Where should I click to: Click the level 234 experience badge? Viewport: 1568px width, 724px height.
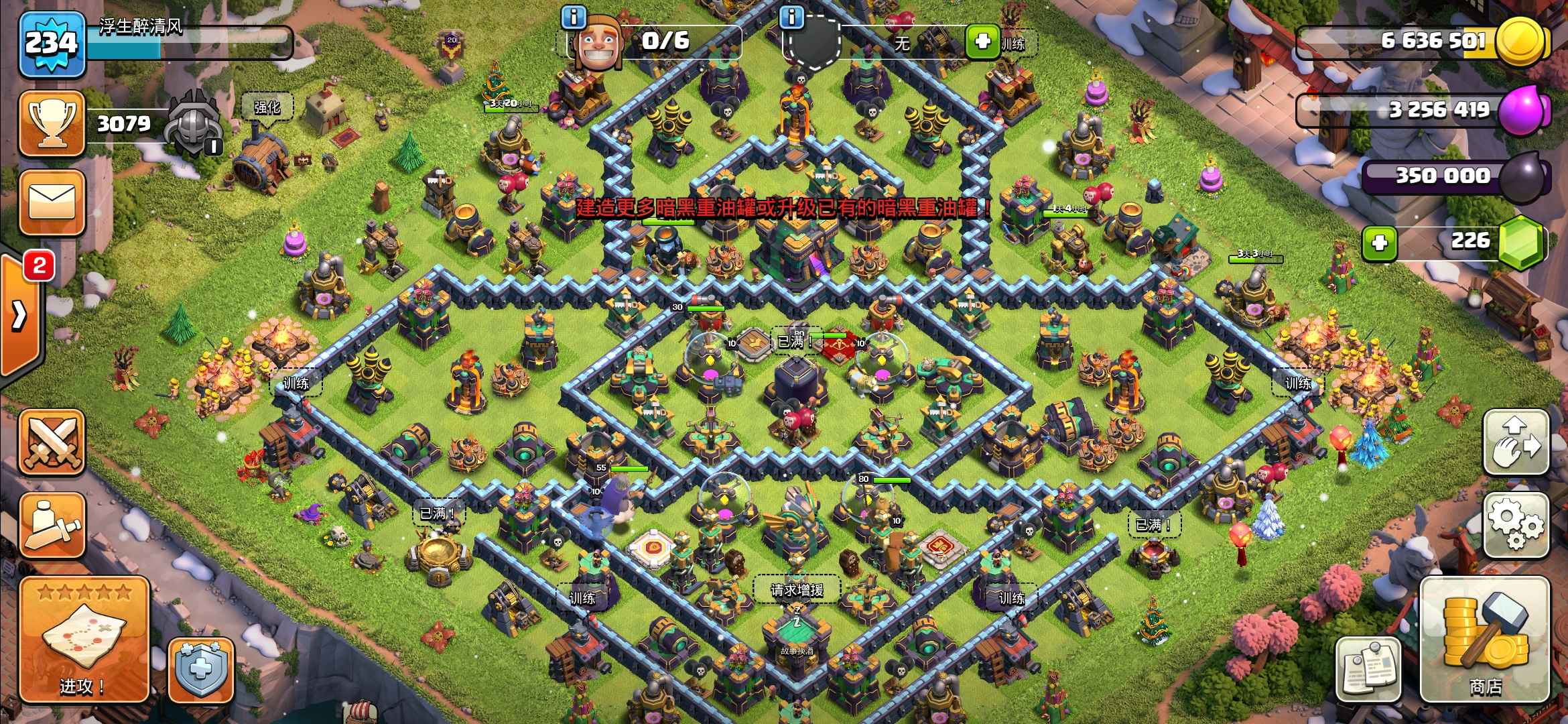pyautogui.click(x=52, y=44)
